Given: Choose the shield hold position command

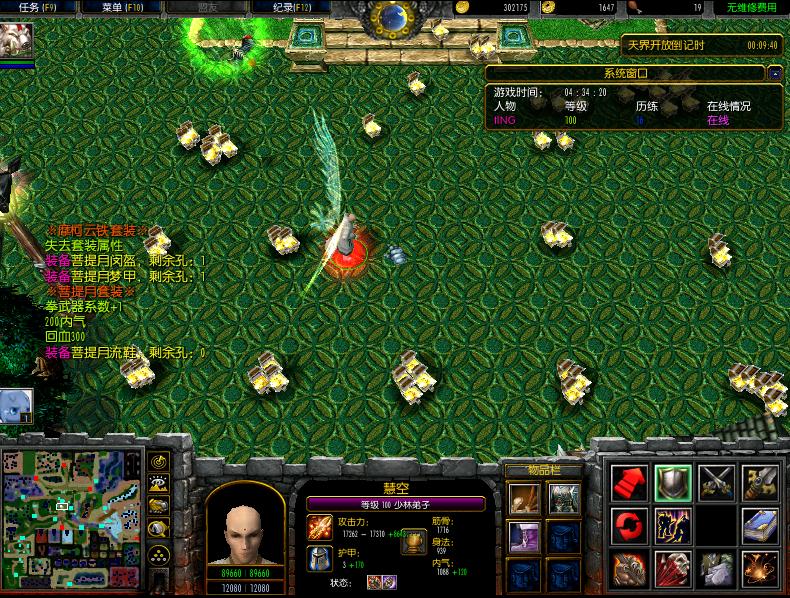Looking at the screenshot, I should coord(673,482).
